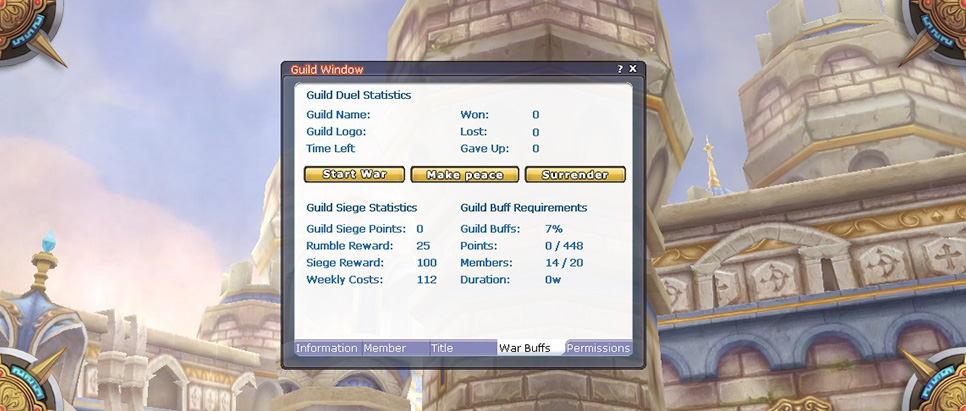Open Guild Window help question mark
Viewport: 966px width, 411px height.
pos(620,69)
